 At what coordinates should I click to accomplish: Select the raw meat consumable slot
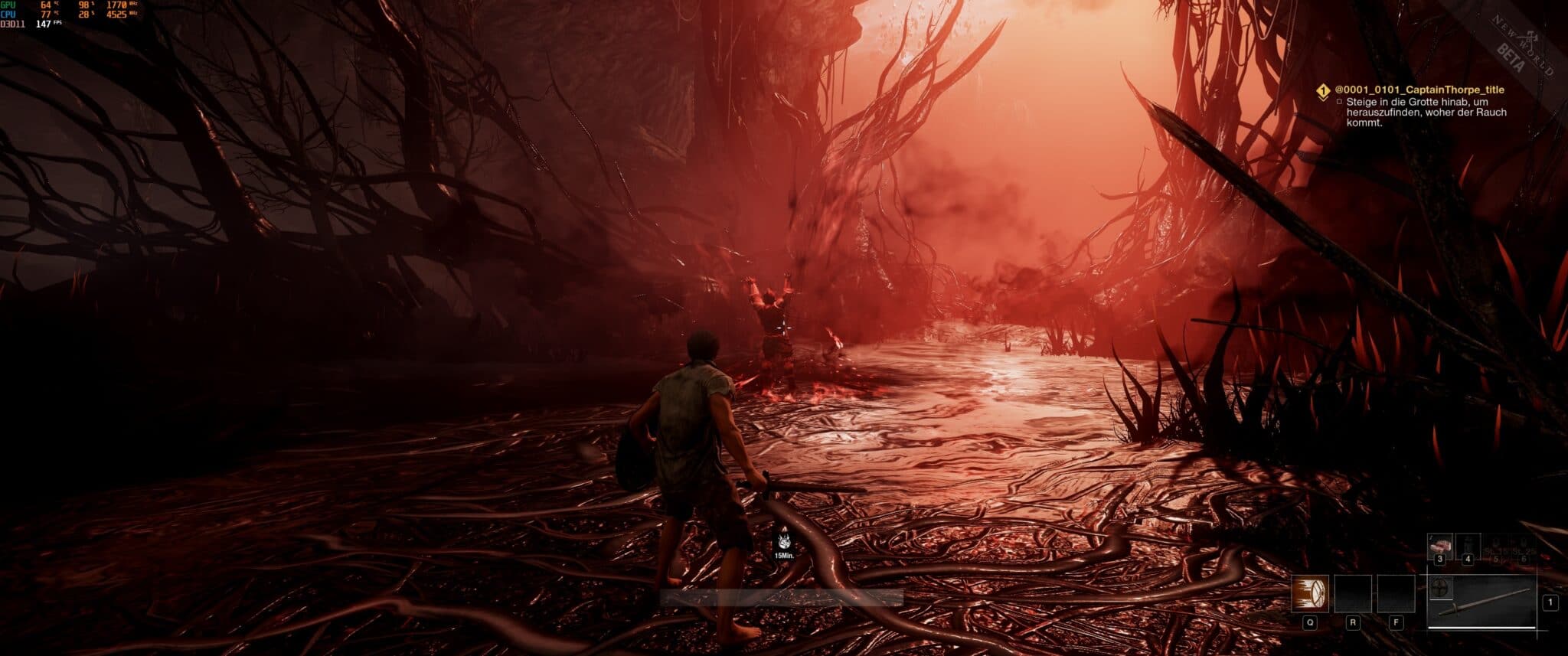pyautogui.click(x=1440, y=545)
